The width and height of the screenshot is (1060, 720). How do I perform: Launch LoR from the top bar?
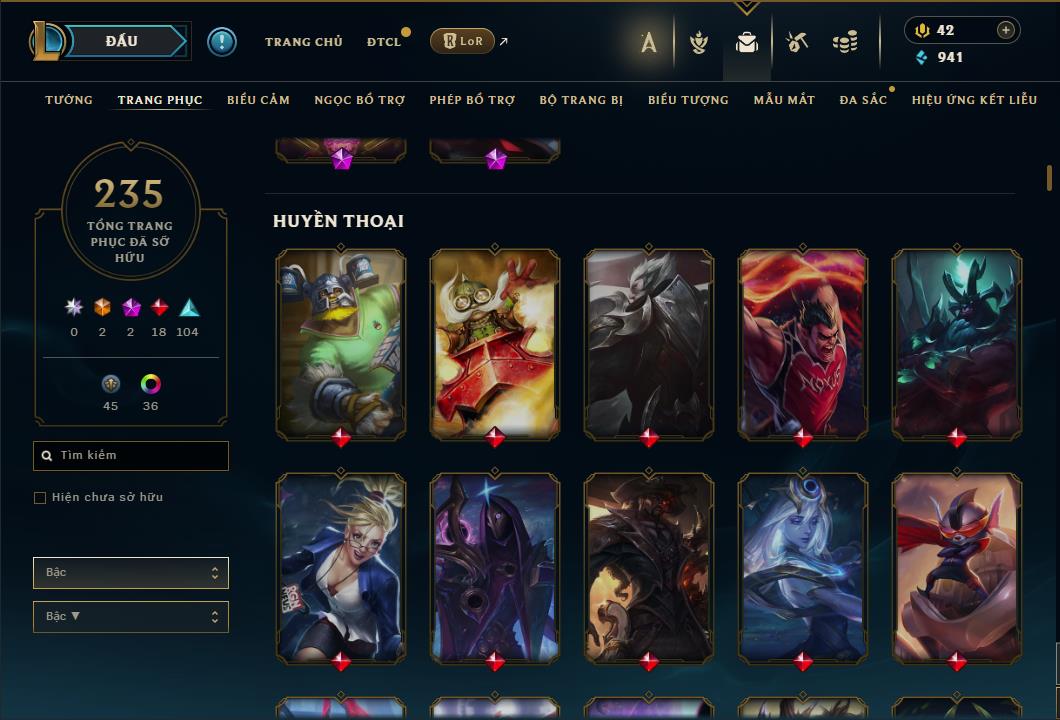point(462,41)
